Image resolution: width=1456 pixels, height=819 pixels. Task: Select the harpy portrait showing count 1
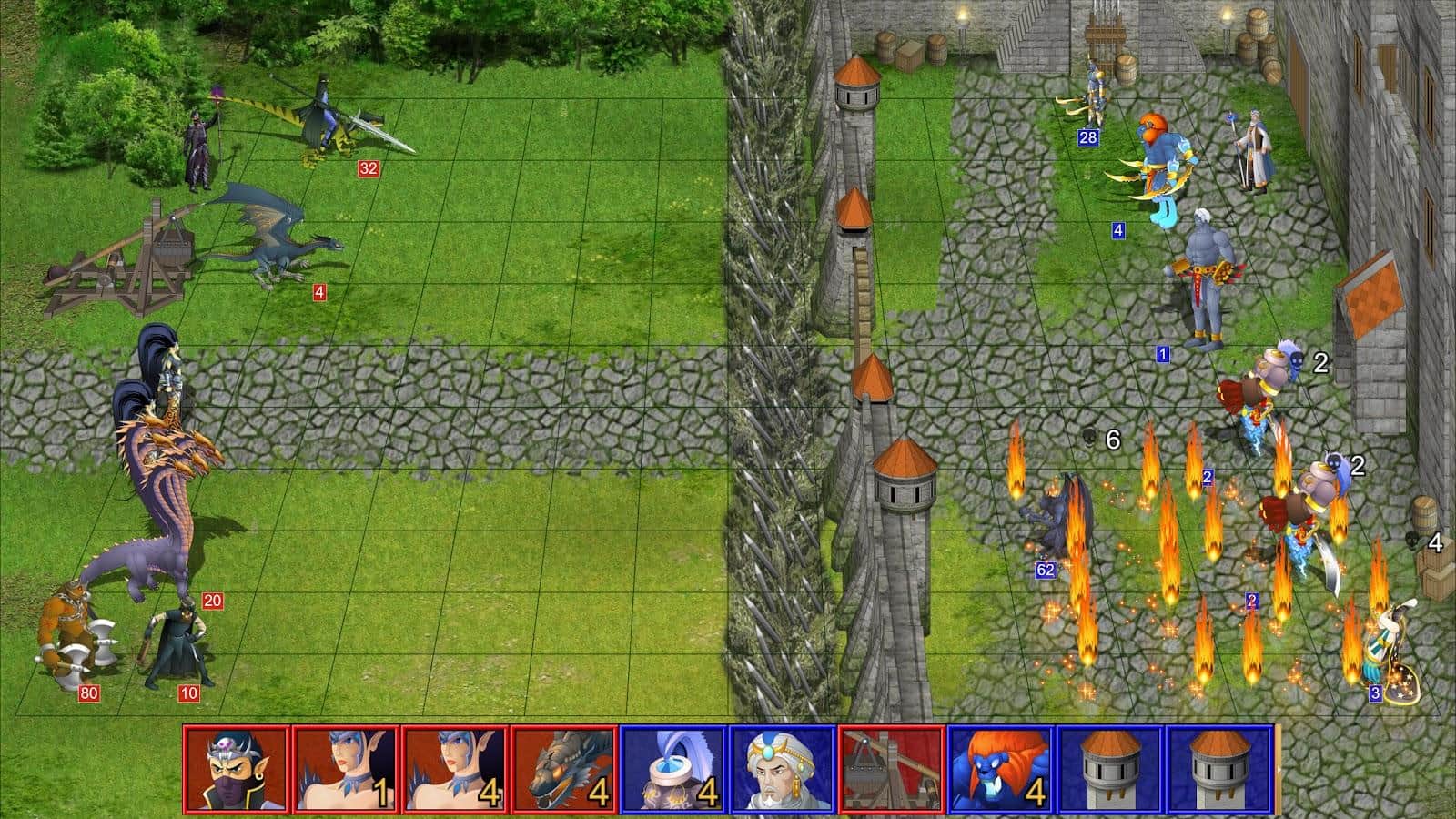click(347, 769)
